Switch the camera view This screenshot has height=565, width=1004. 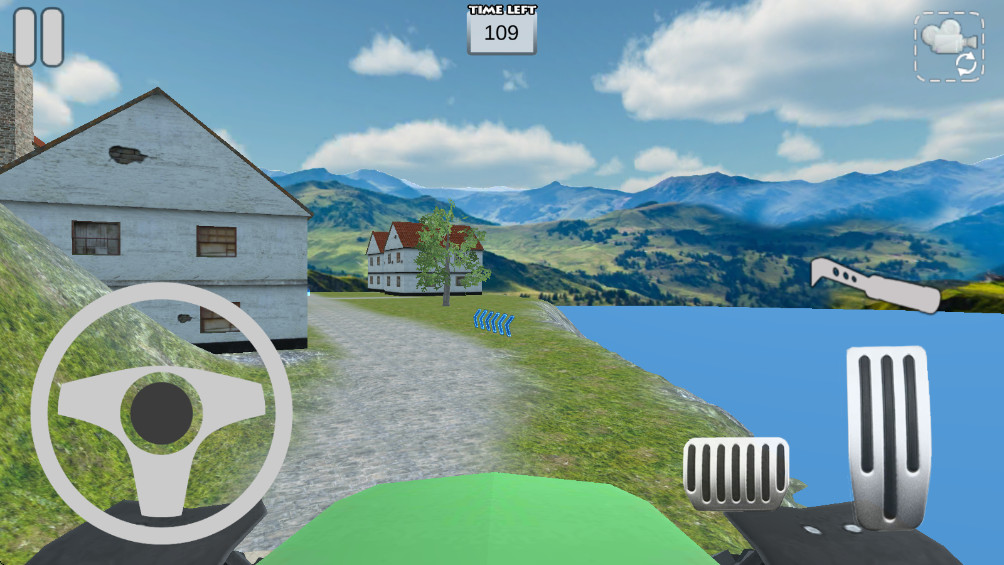pos(948,46)
